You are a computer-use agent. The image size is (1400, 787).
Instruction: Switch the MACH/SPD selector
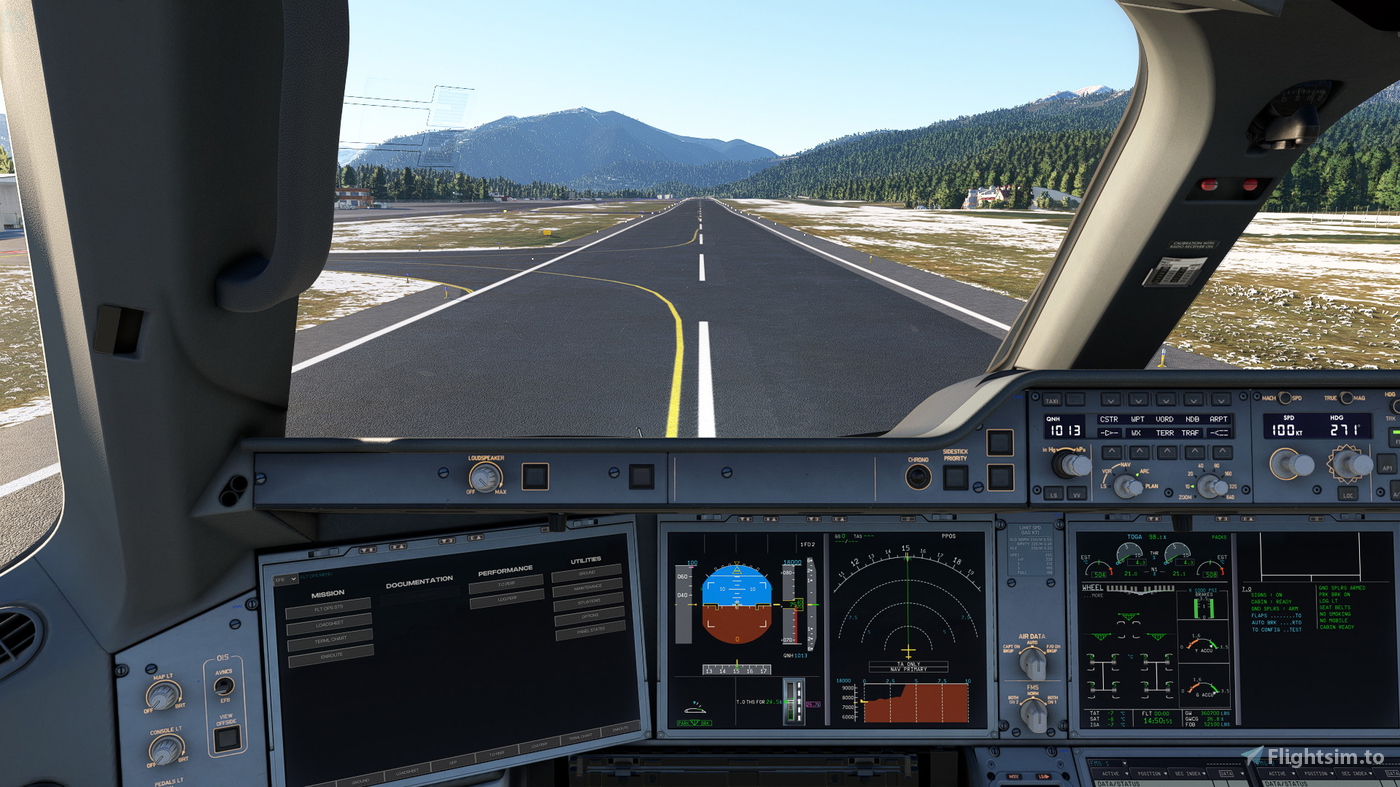coord(1285,398)
